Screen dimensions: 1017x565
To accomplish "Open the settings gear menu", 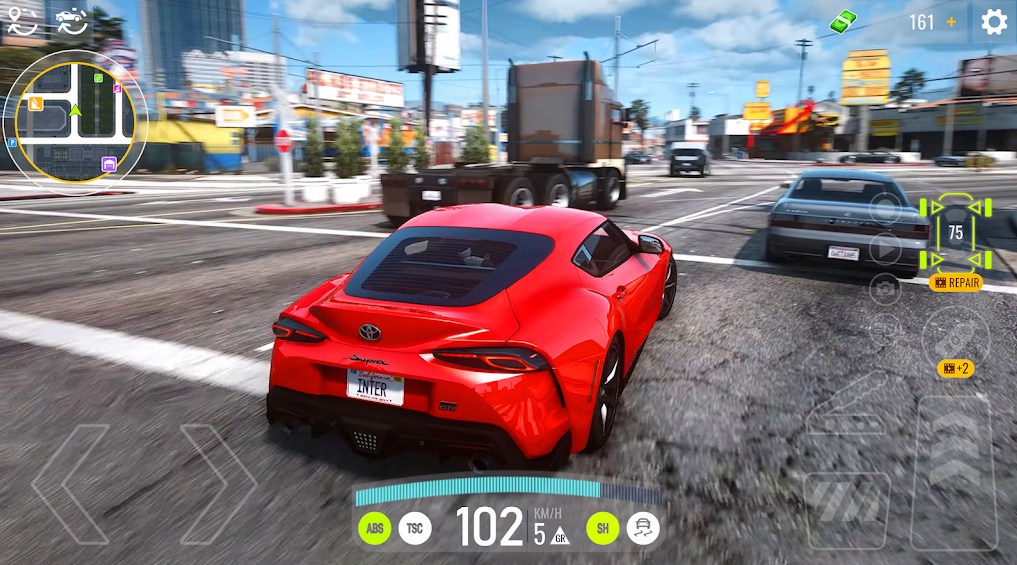I will [993, 22].
